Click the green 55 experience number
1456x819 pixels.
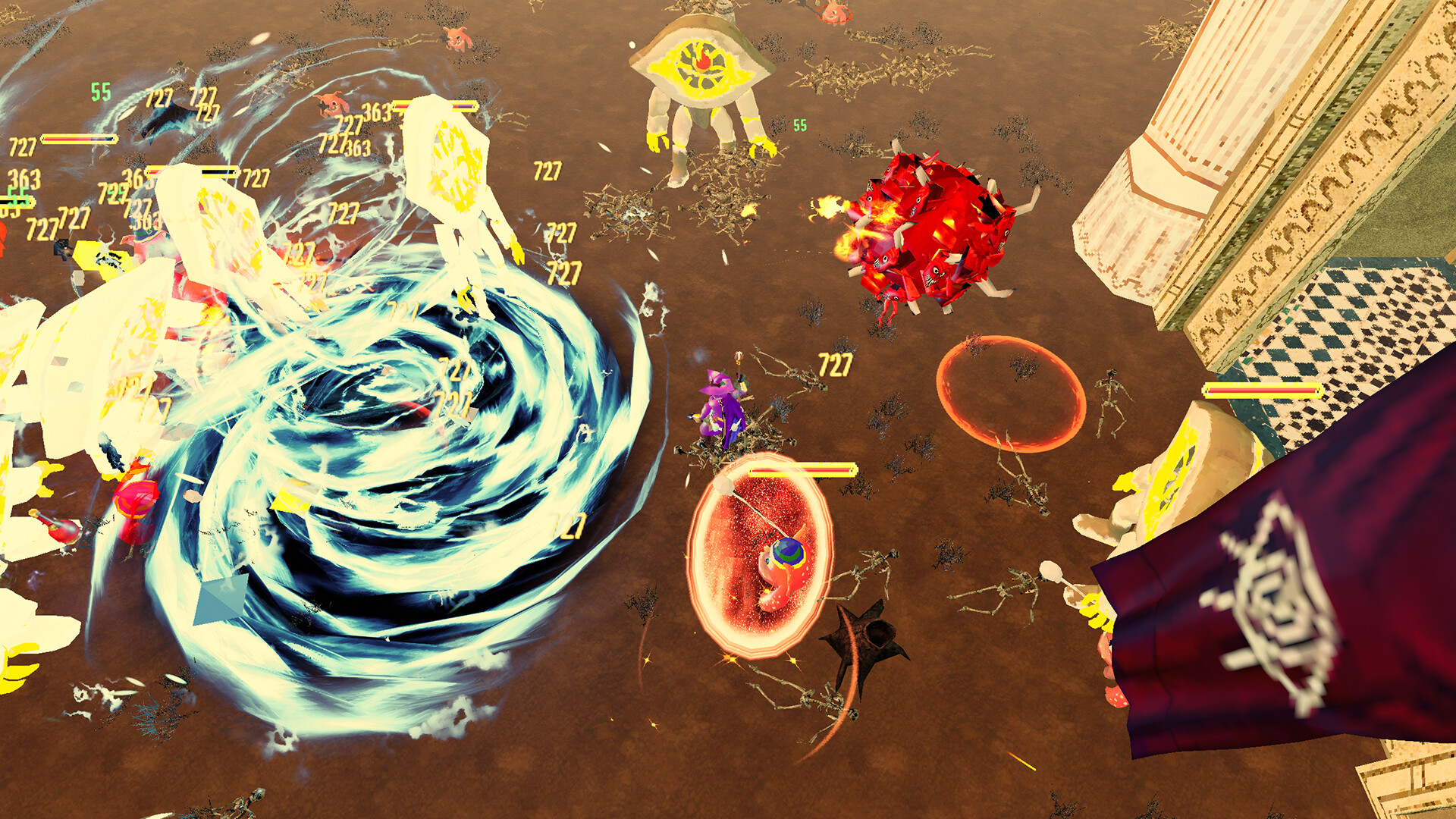pyautogui.click(x=799, y=125)
